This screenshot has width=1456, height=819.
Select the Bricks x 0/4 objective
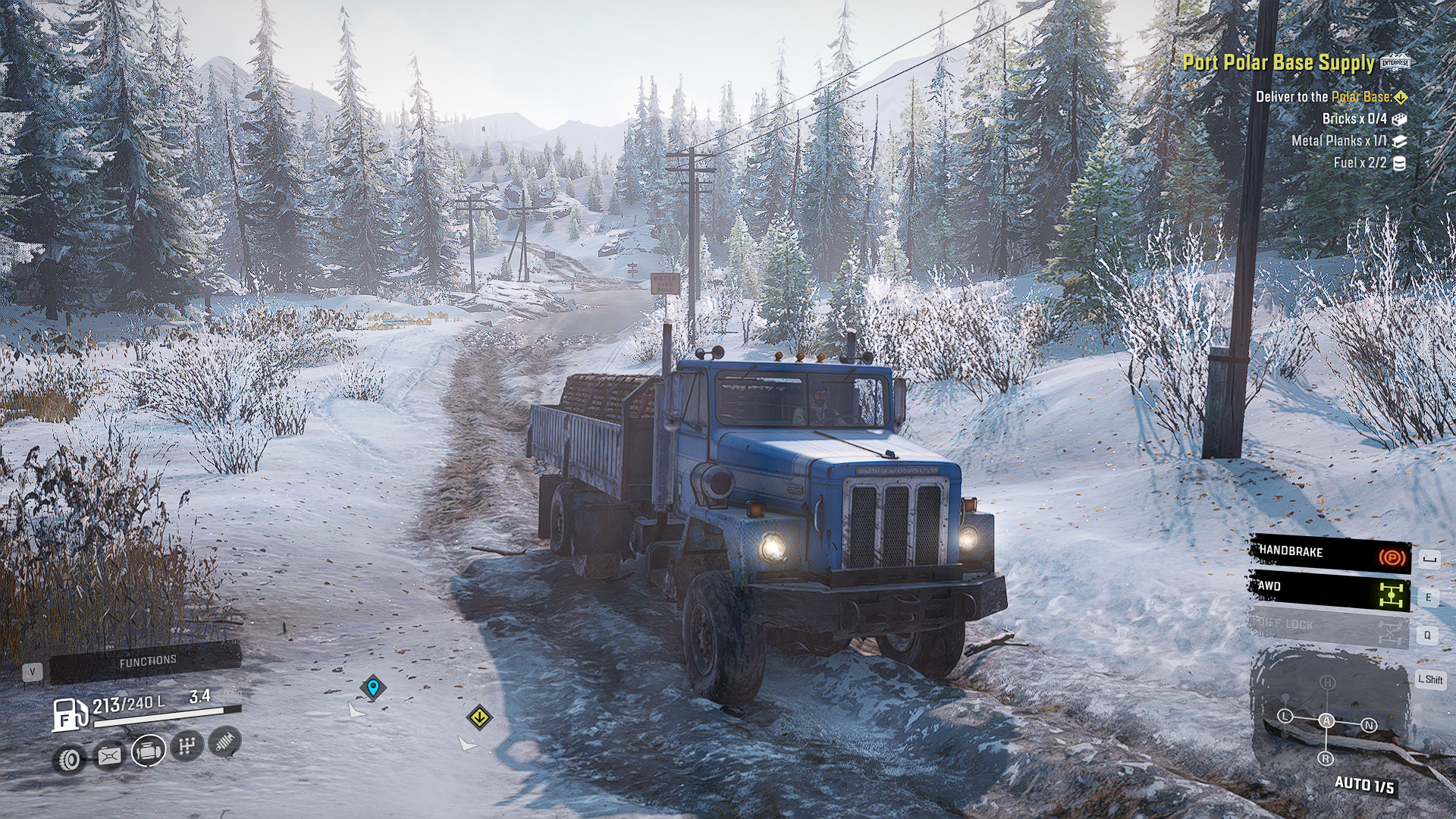1354,118
